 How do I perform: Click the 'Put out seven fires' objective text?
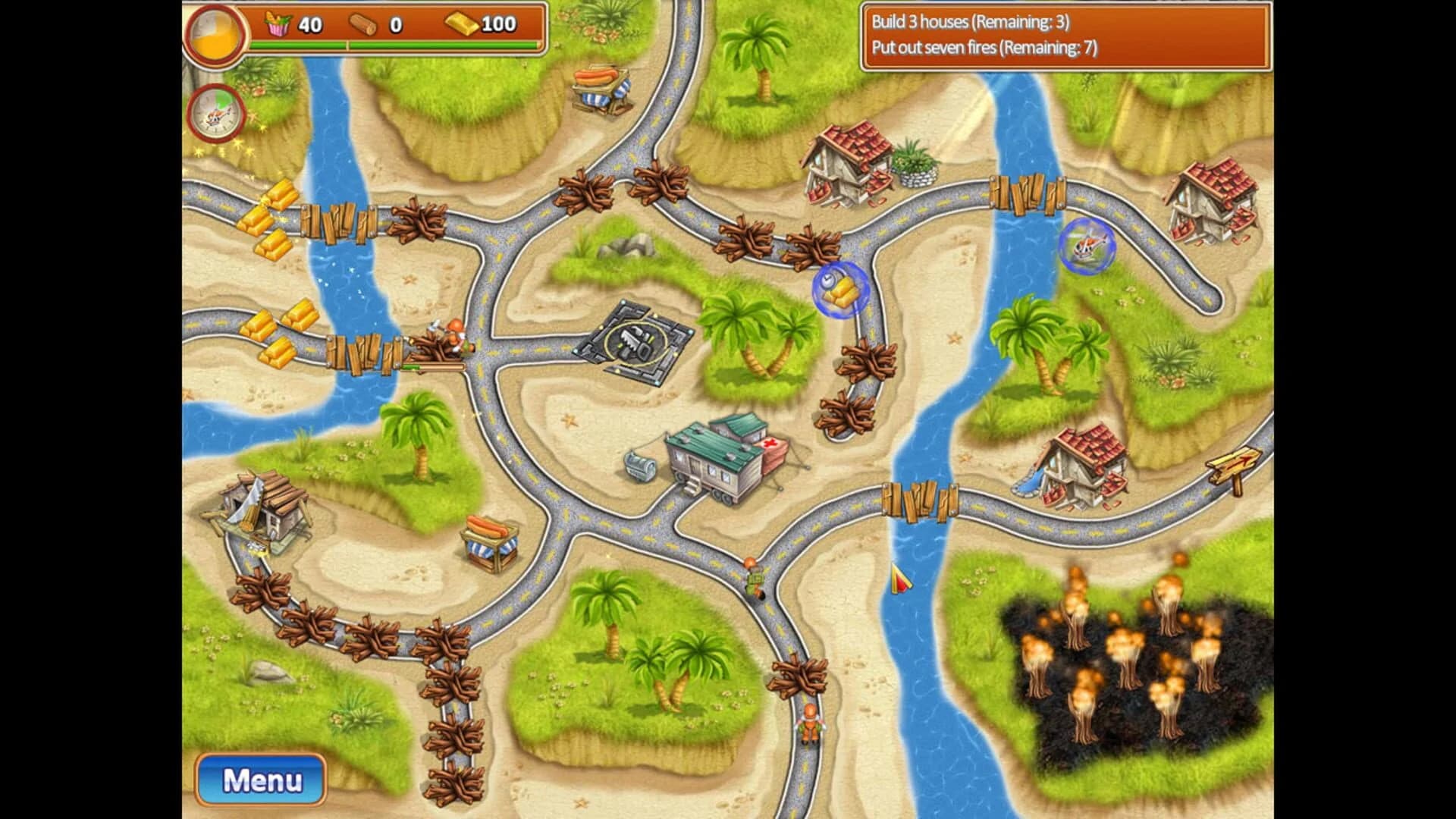[x=986, y=50]
